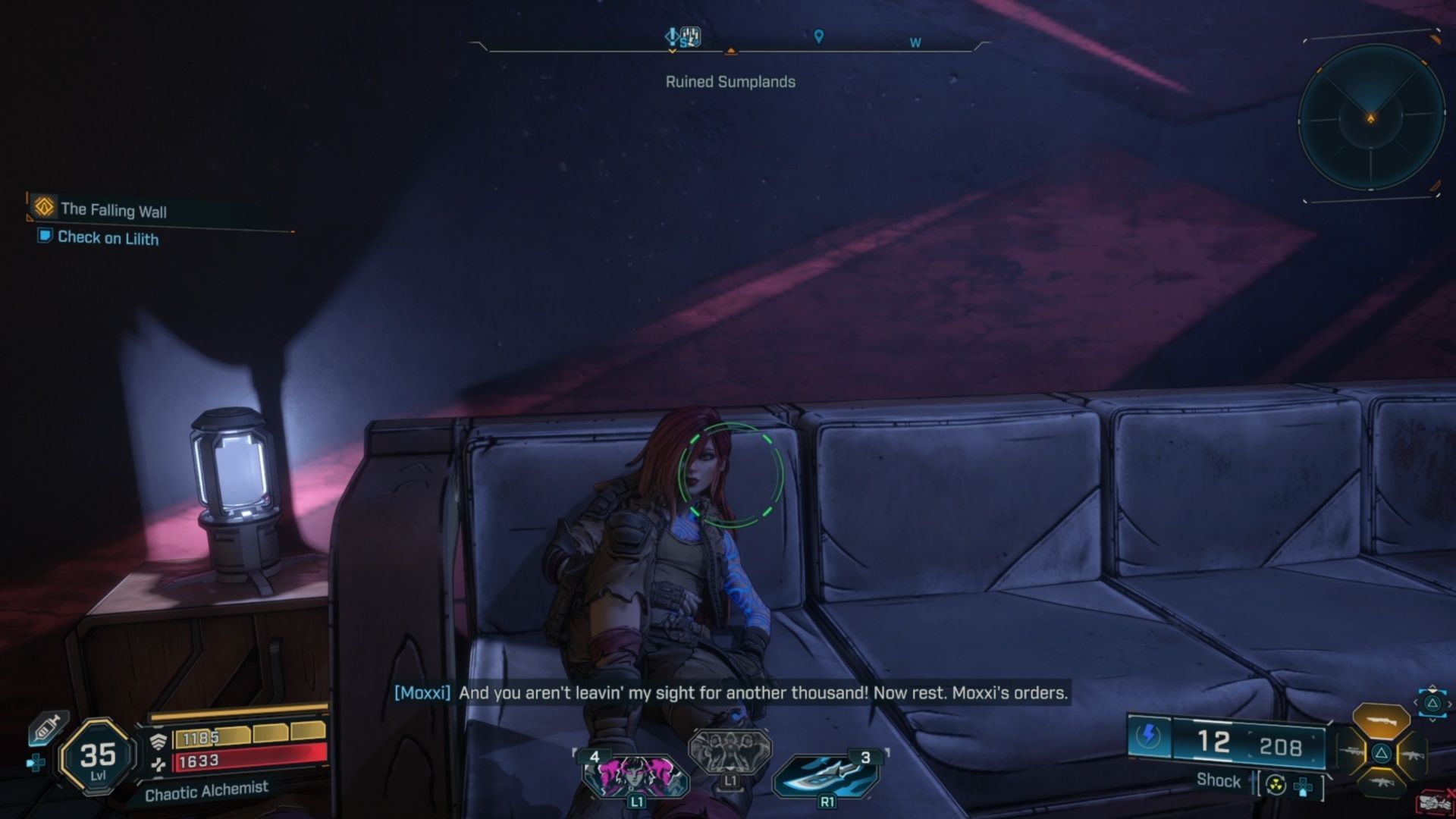This screenshot has height=819, width=1456.
Task: Use the repkit syringe icon
Action: tap(46, 729)
